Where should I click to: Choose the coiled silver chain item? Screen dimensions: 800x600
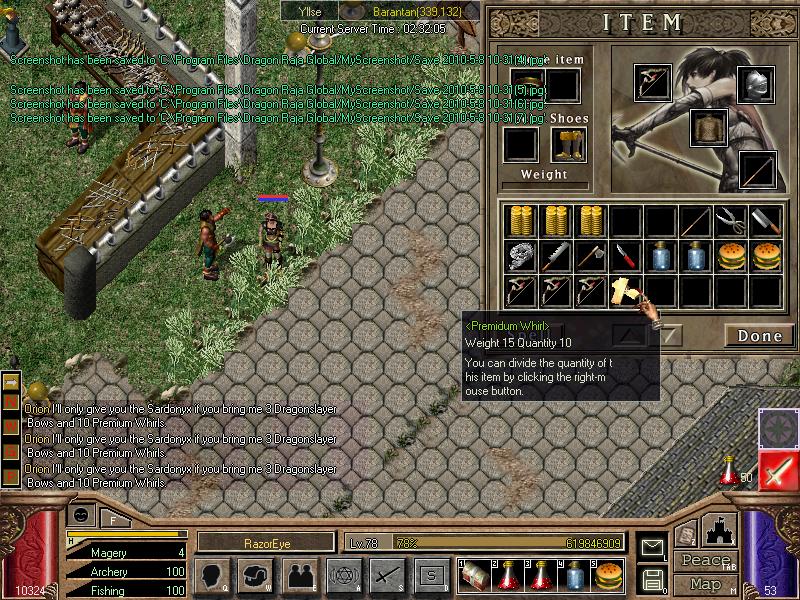tap(521, 256)
